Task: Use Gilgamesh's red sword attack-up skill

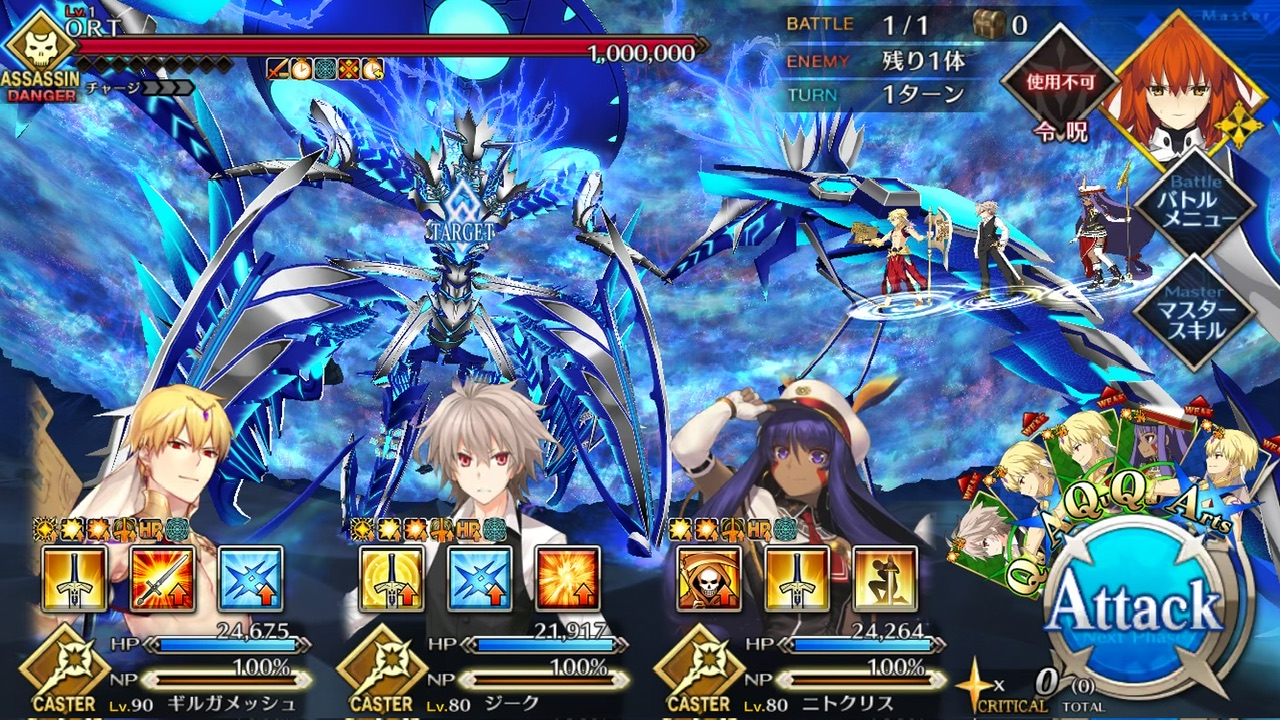Action: (163, 580)
